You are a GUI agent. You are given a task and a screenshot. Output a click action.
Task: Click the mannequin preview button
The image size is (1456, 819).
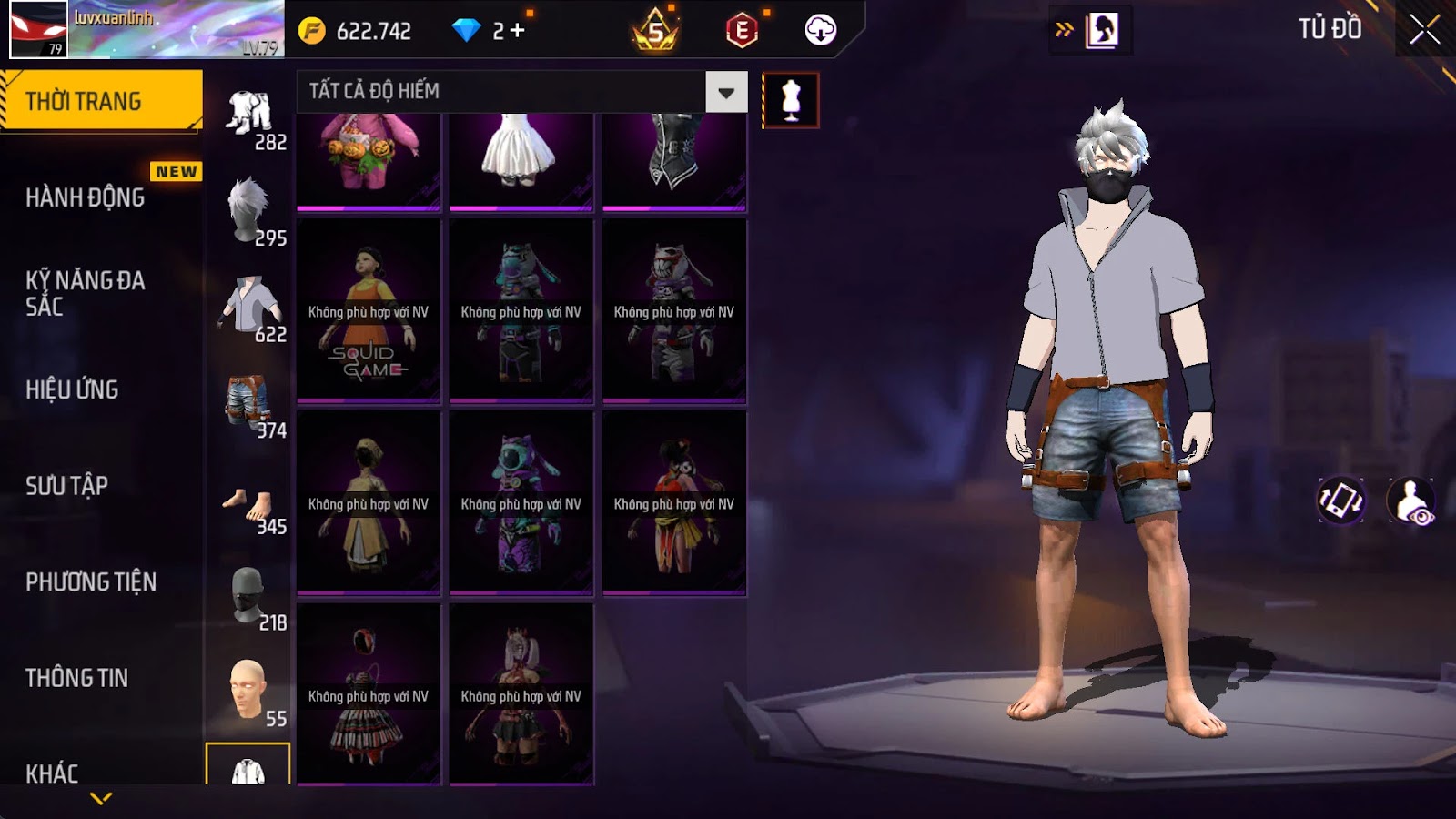point(790,100)
